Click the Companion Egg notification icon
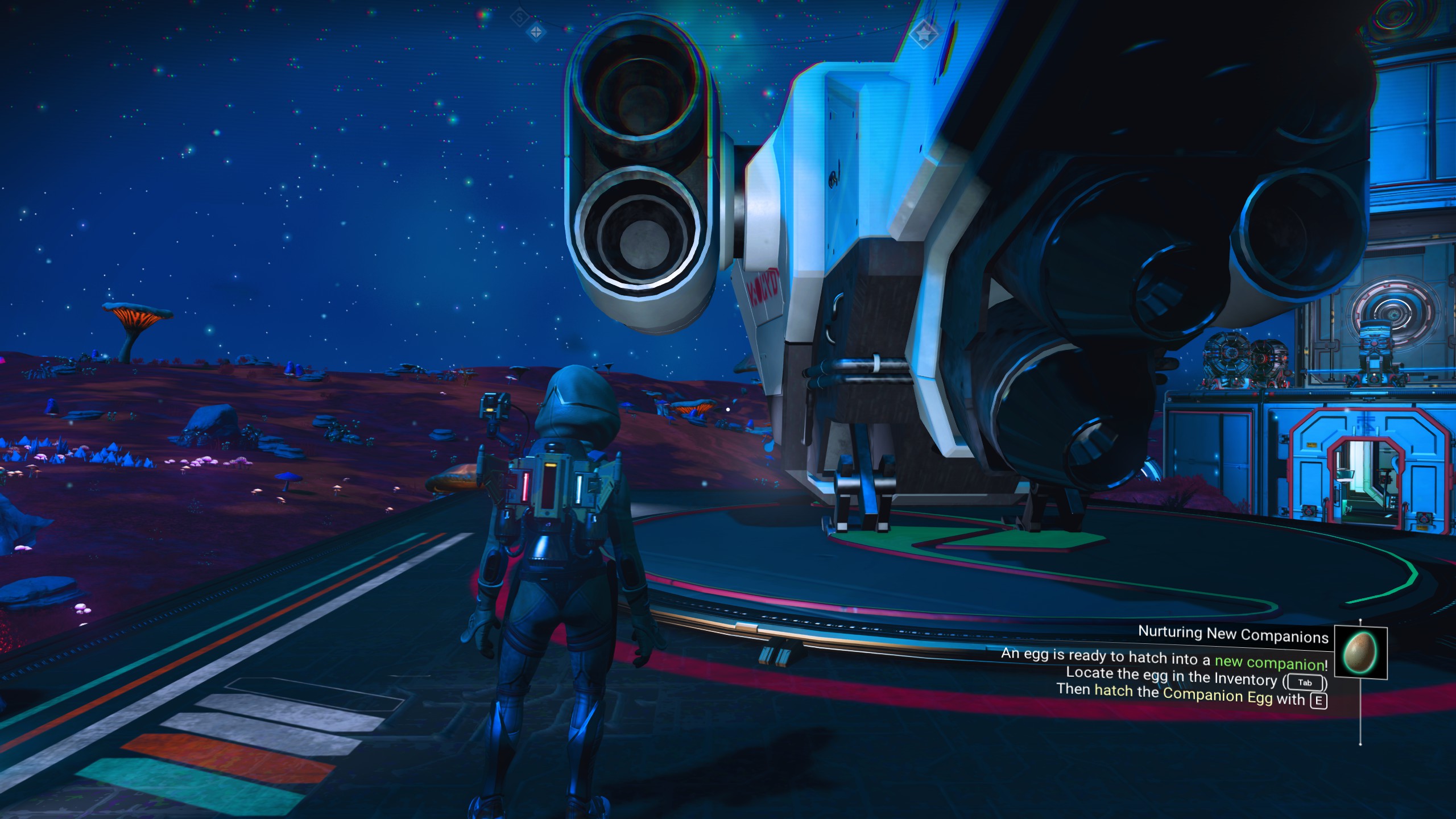 (x=1360, y=652)
